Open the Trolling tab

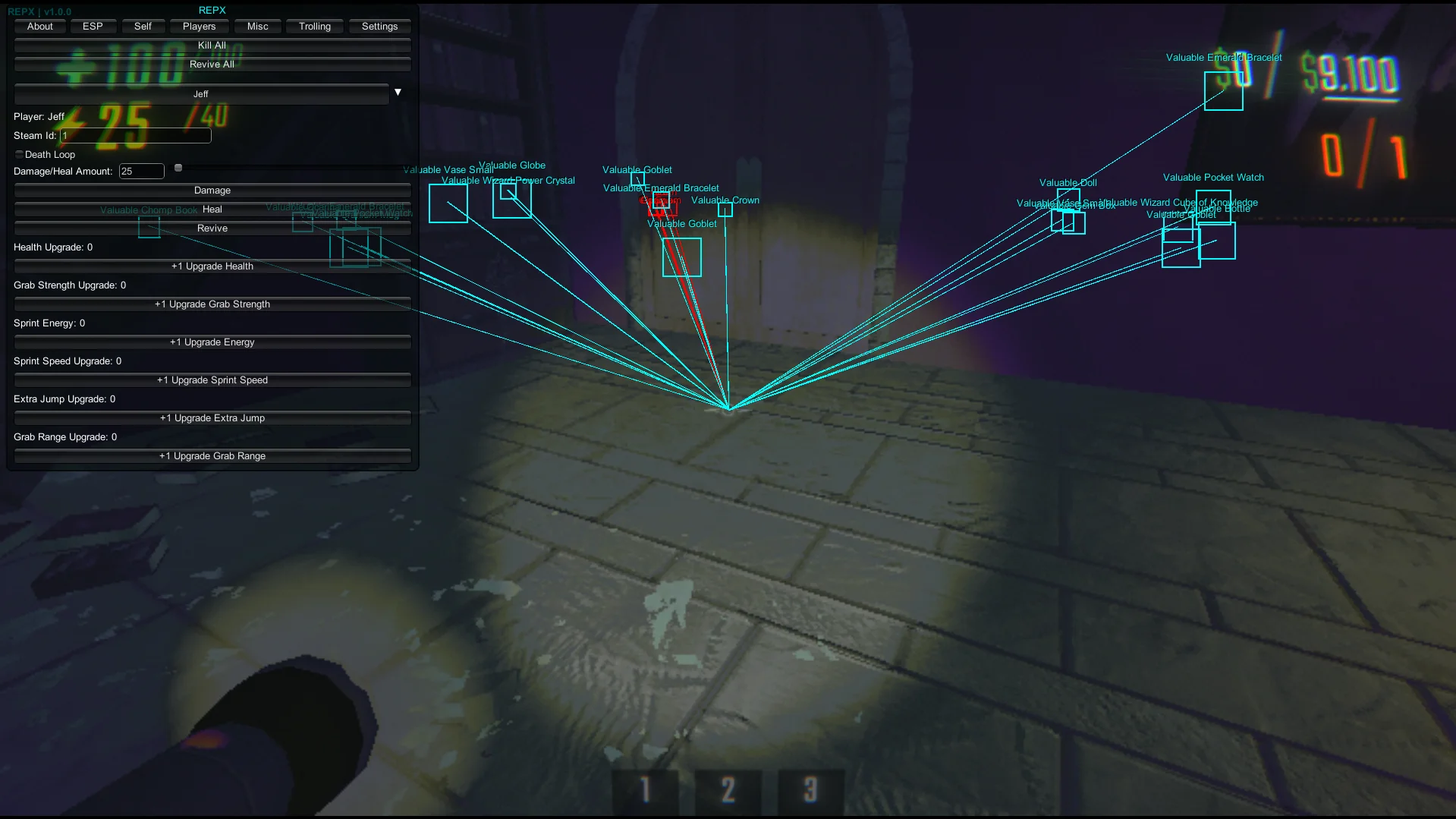[x=315, y=27]
